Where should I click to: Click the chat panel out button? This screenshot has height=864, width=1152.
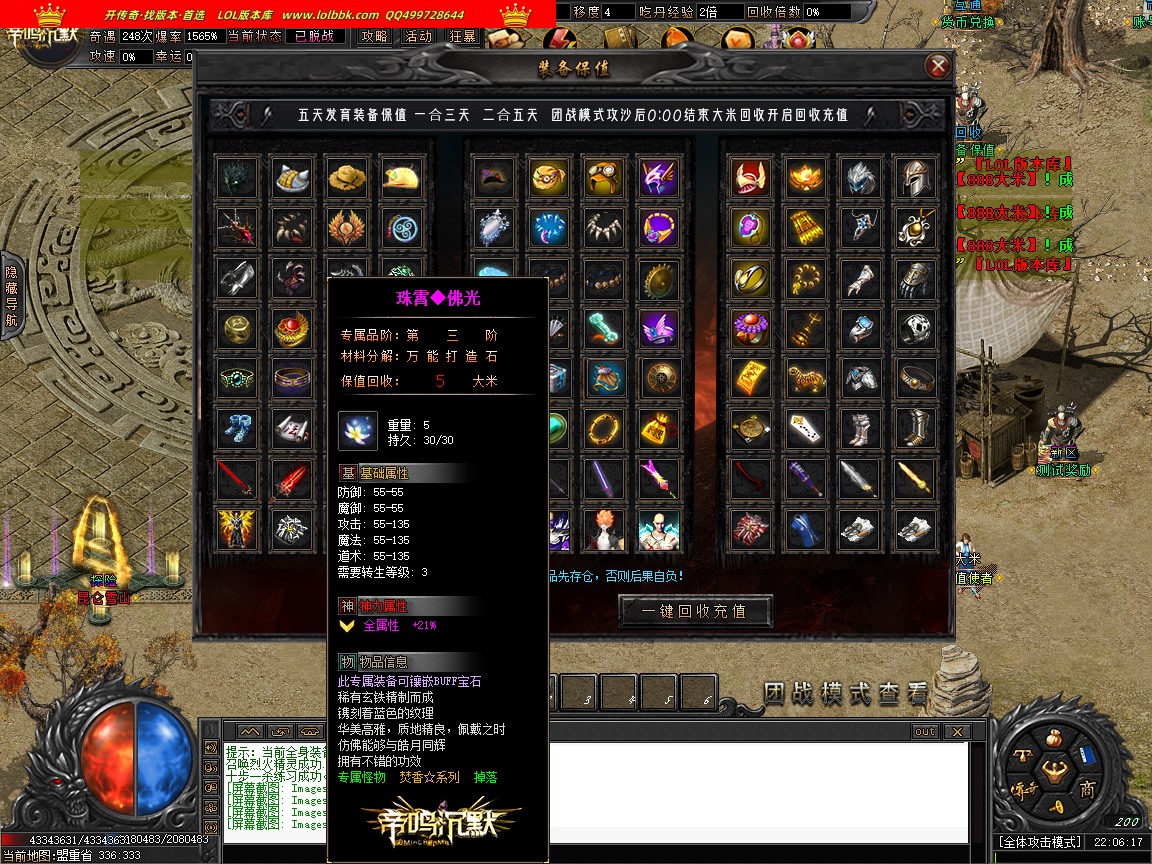tap(924, 732)
